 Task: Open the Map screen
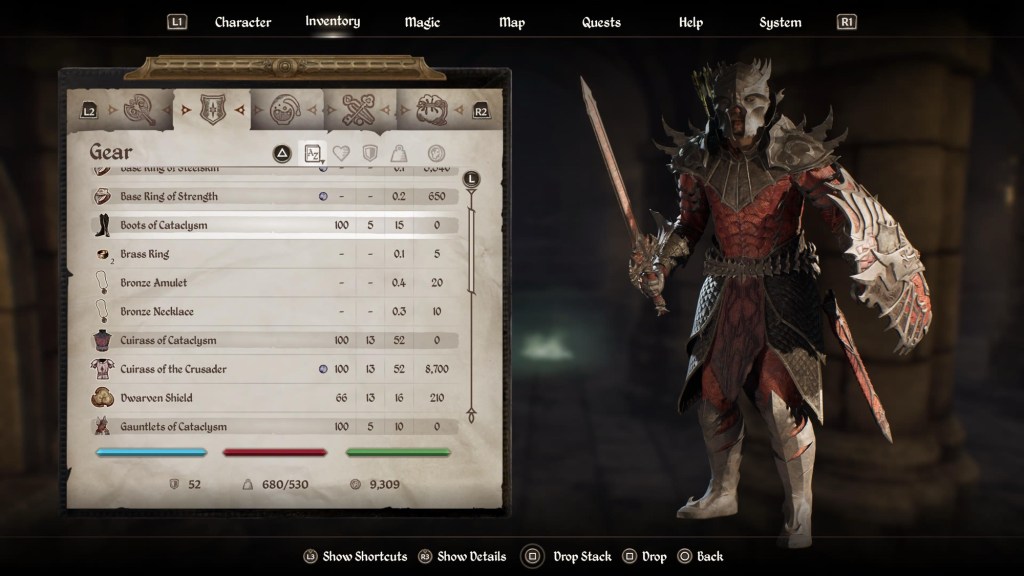(x=511, y=22)
